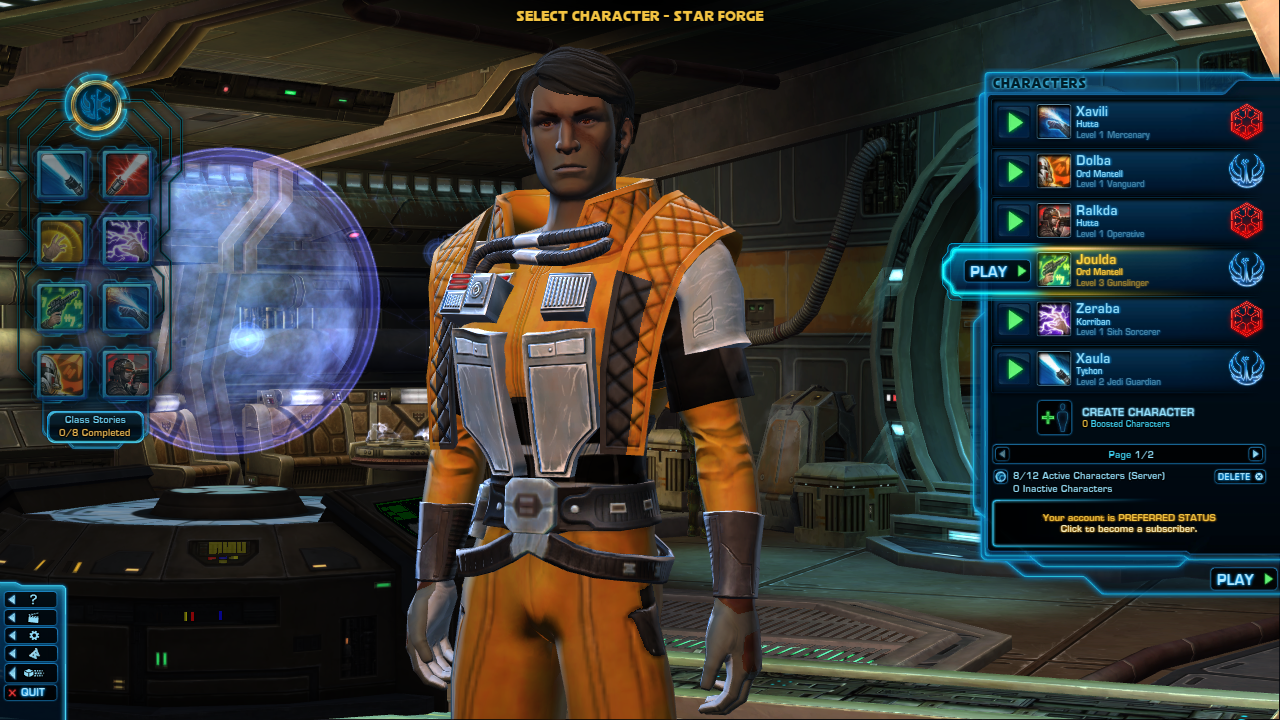Delete the selected character
Screen dimensions: 1280x720
(x=1240, y=477)
